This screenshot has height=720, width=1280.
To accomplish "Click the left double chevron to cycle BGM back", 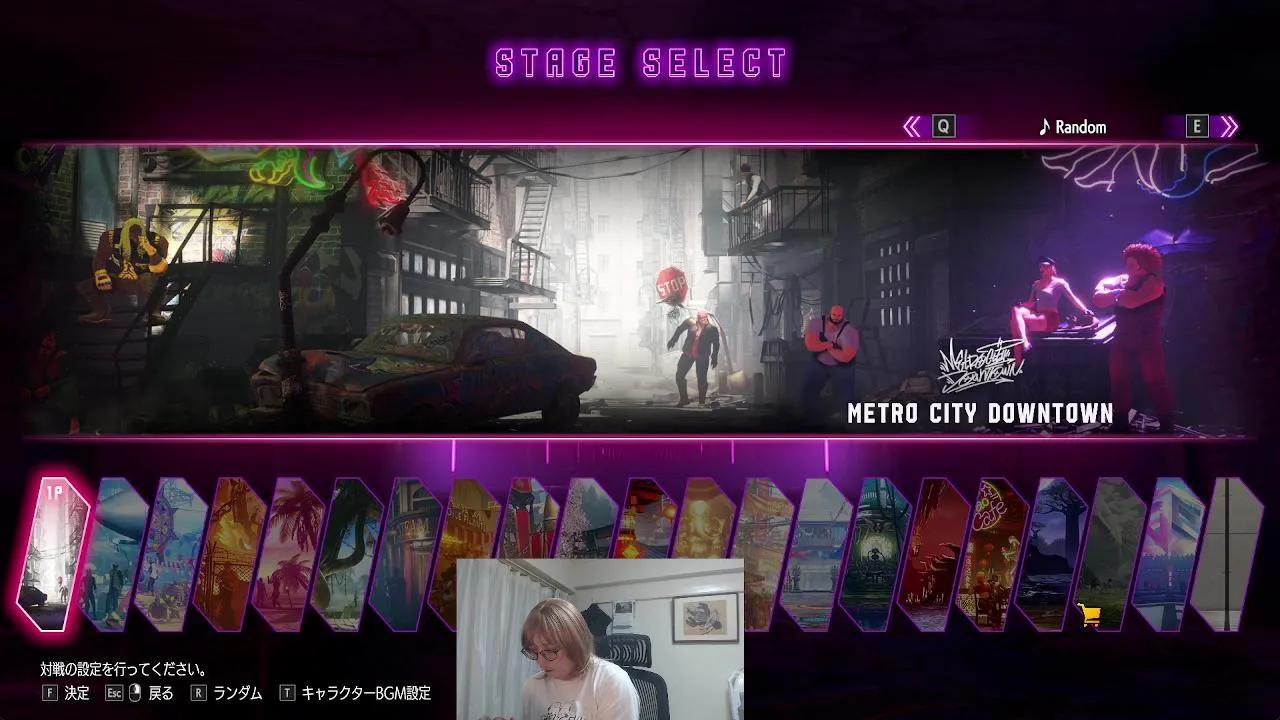I will (x=913, y=126).
